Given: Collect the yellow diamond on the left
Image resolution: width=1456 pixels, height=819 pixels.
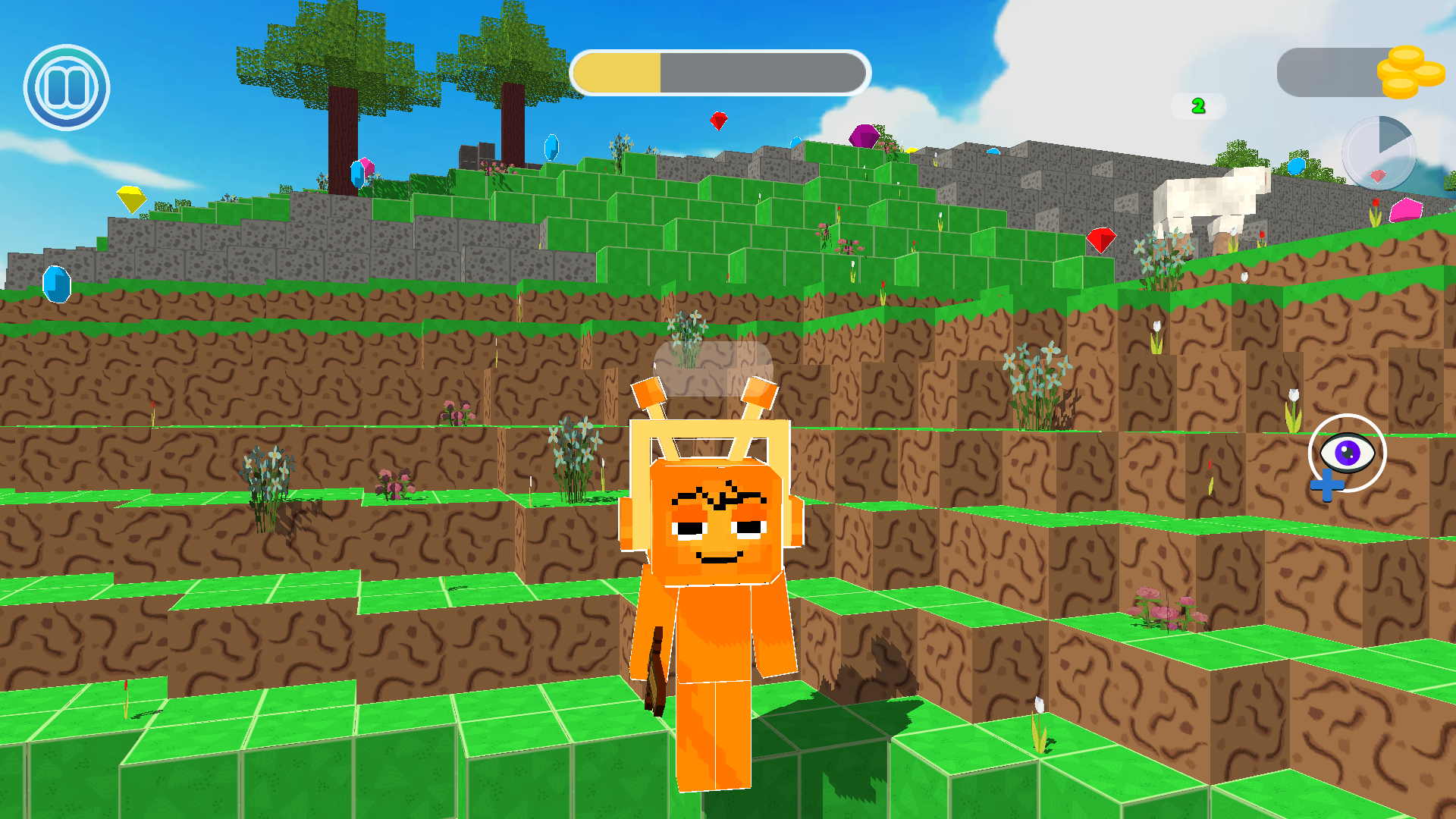Looking at the screenshot, I should point(130,201).
